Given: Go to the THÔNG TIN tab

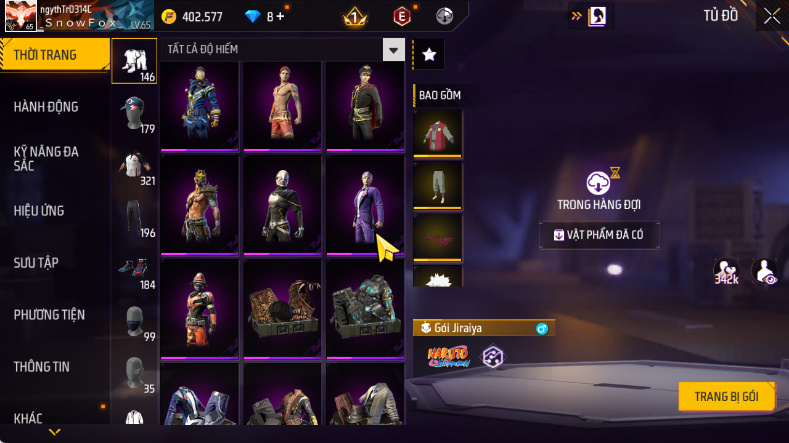Looking at the screenshot, I should 41,367.
